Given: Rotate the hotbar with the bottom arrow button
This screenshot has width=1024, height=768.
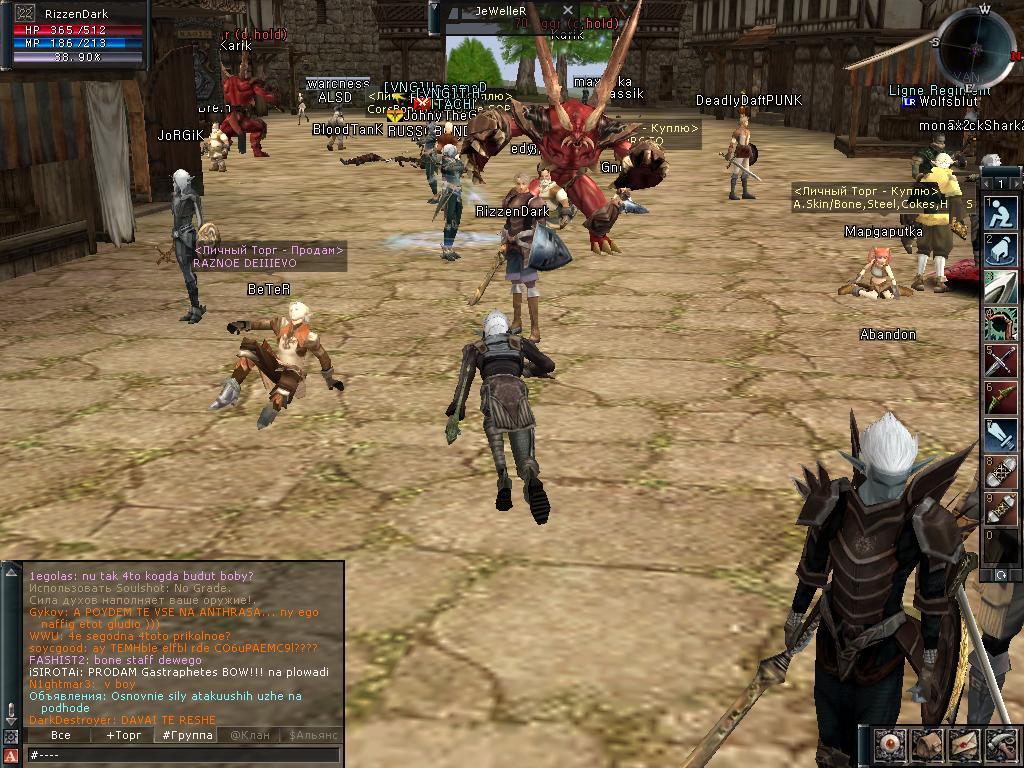Looking at the screenshot, I should (1001, 575).
